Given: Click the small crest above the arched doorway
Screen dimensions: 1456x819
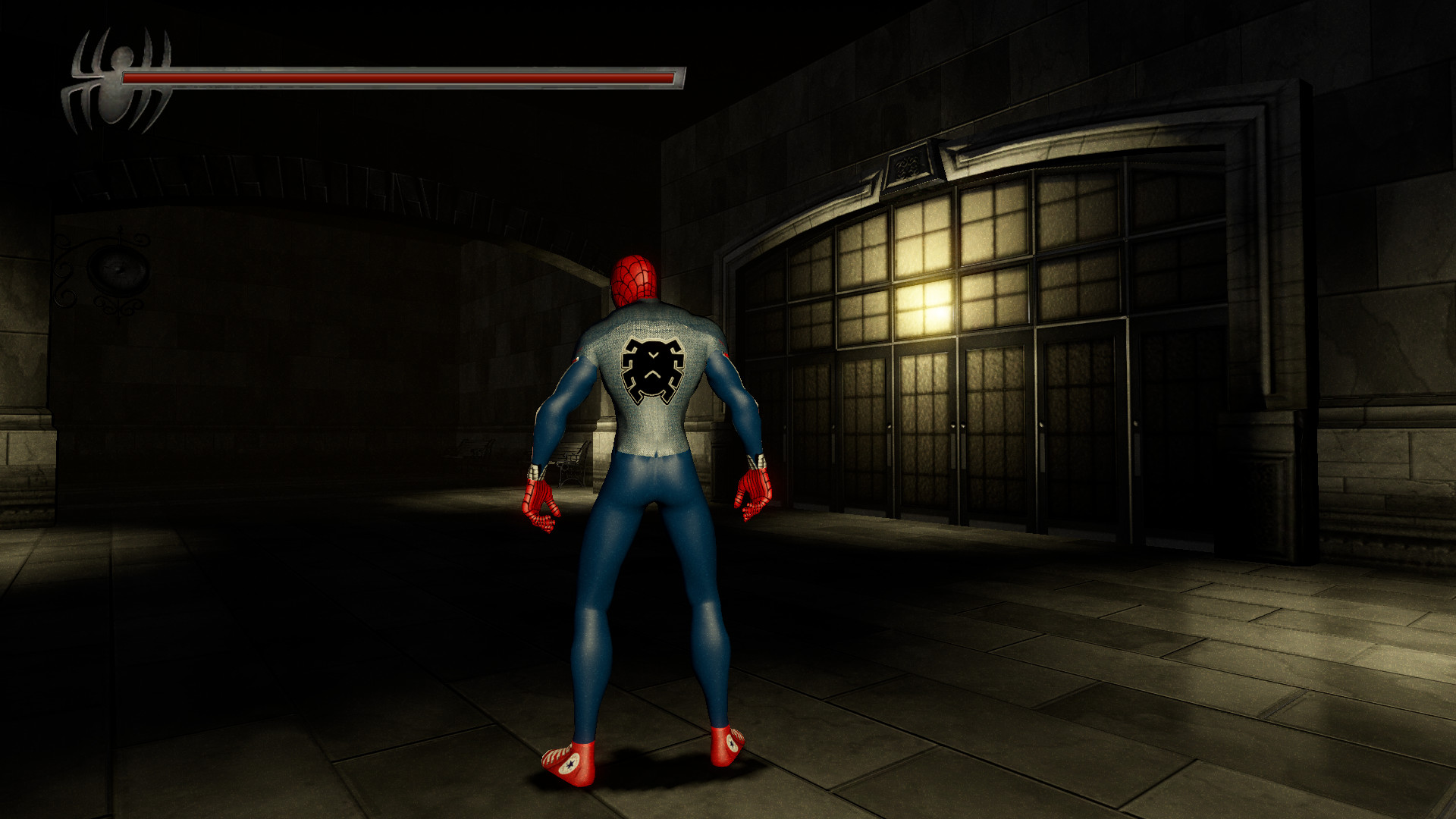Looking at the screenshot, I should tap(910, 165).
